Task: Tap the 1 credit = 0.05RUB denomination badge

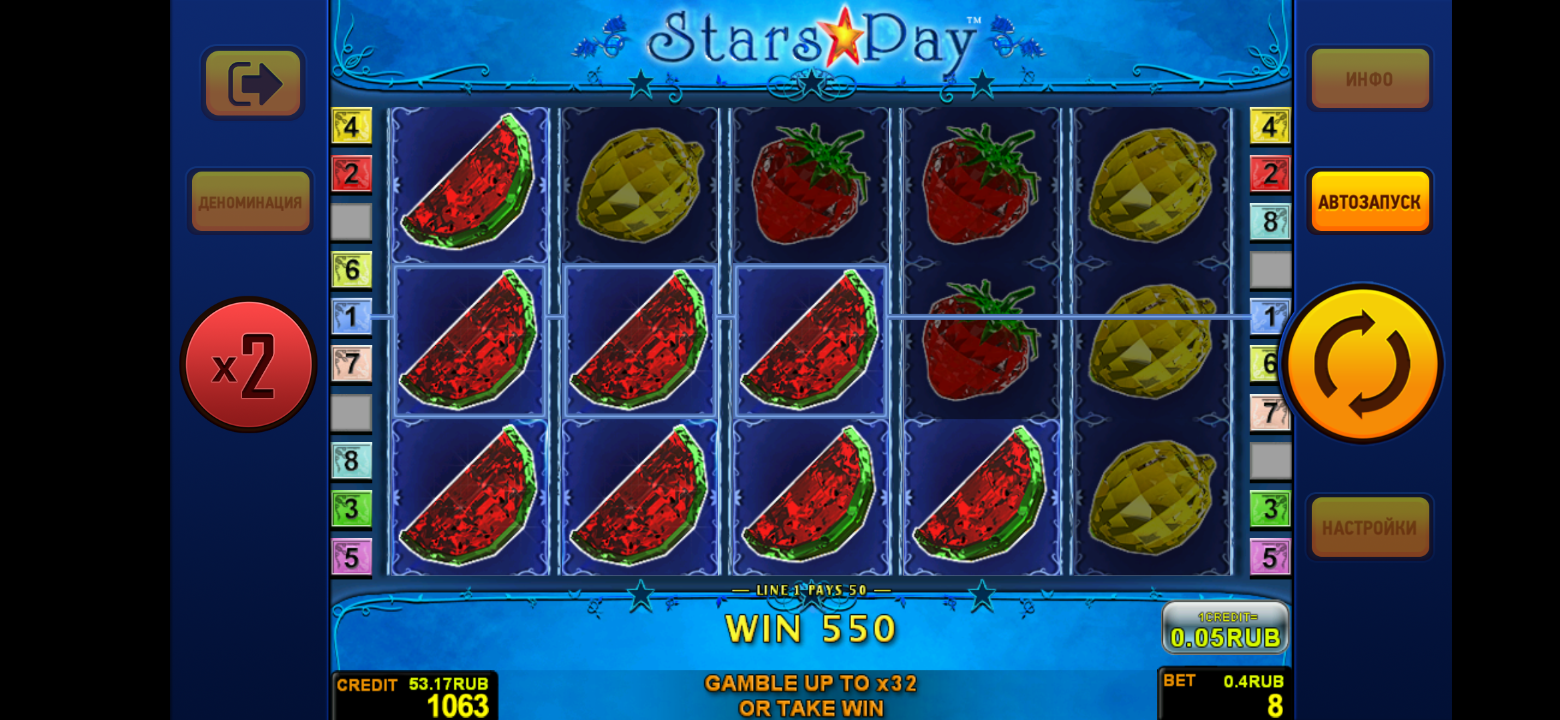Action: [x=1225, y=628]
